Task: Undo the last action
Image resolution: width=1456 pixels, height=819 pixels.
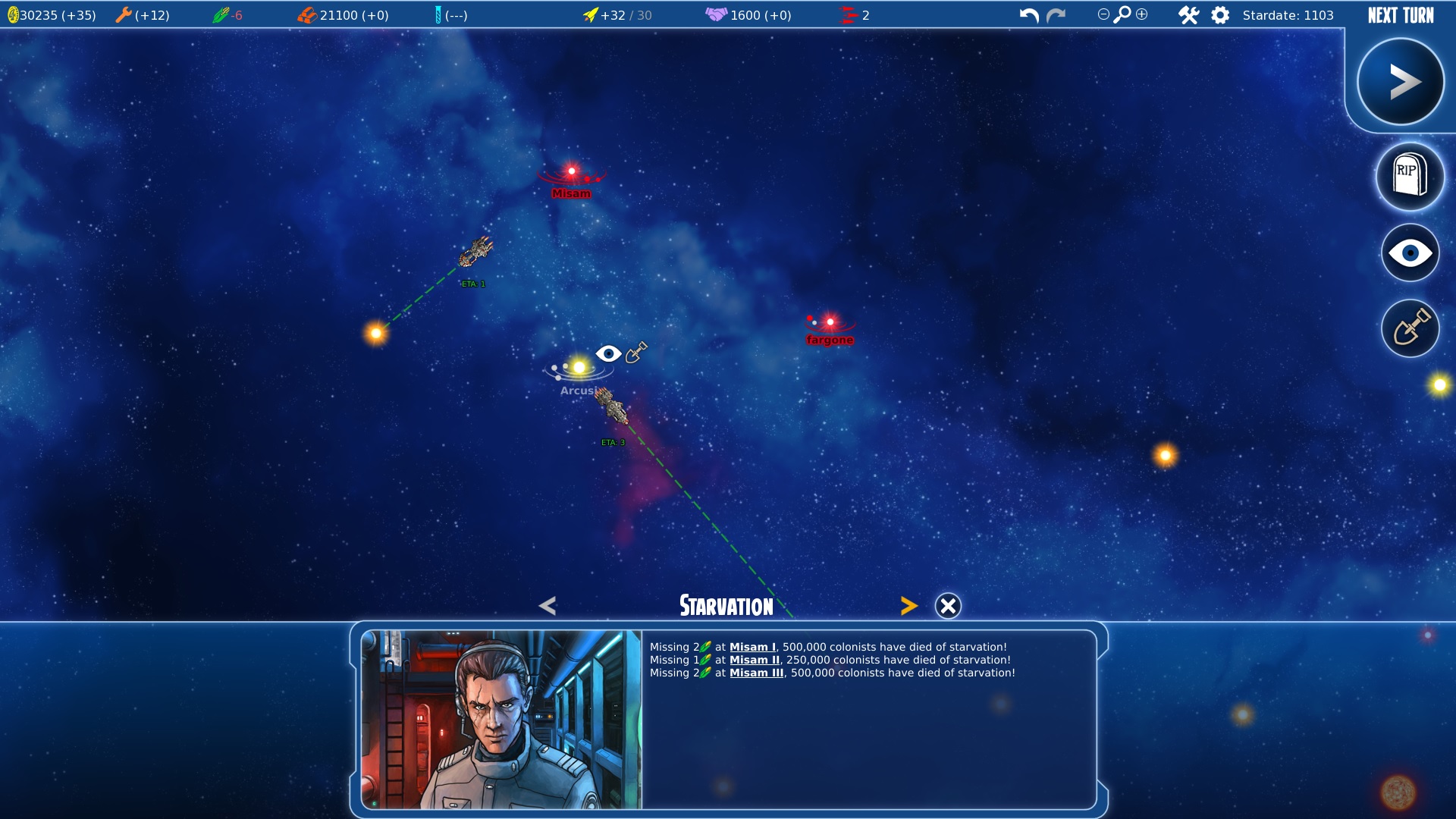Action: click(1028, 15)
